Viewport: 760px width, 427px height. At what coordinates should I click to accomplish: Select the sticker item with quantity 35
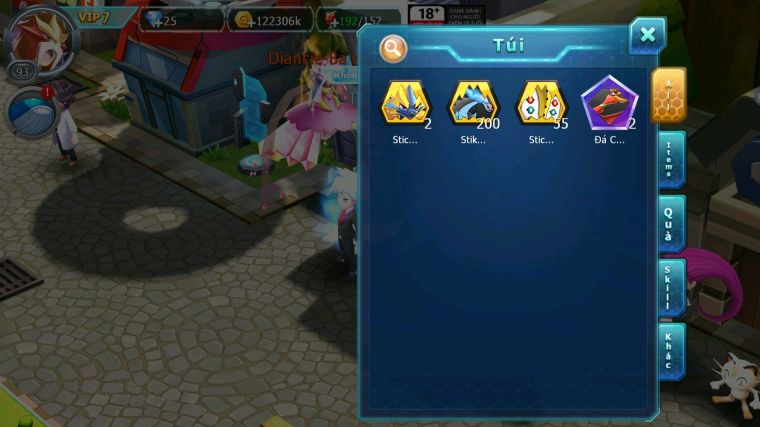coord(541,103)
